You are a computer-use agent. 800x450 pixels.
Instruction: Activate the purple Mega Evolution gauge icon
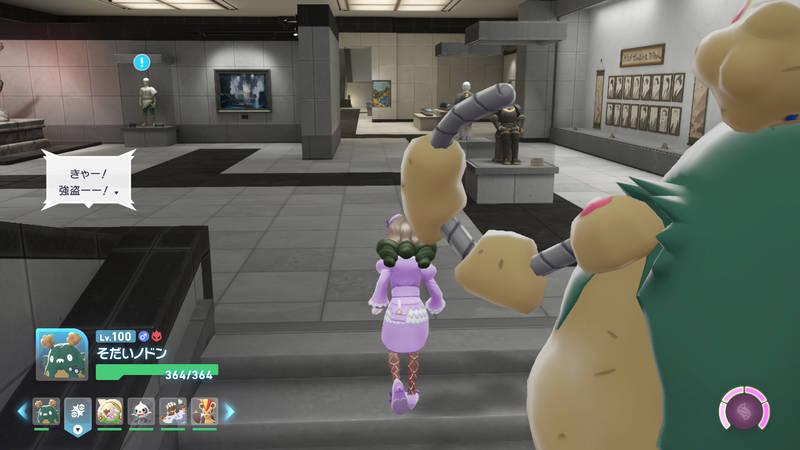click(x=745, y=411)
